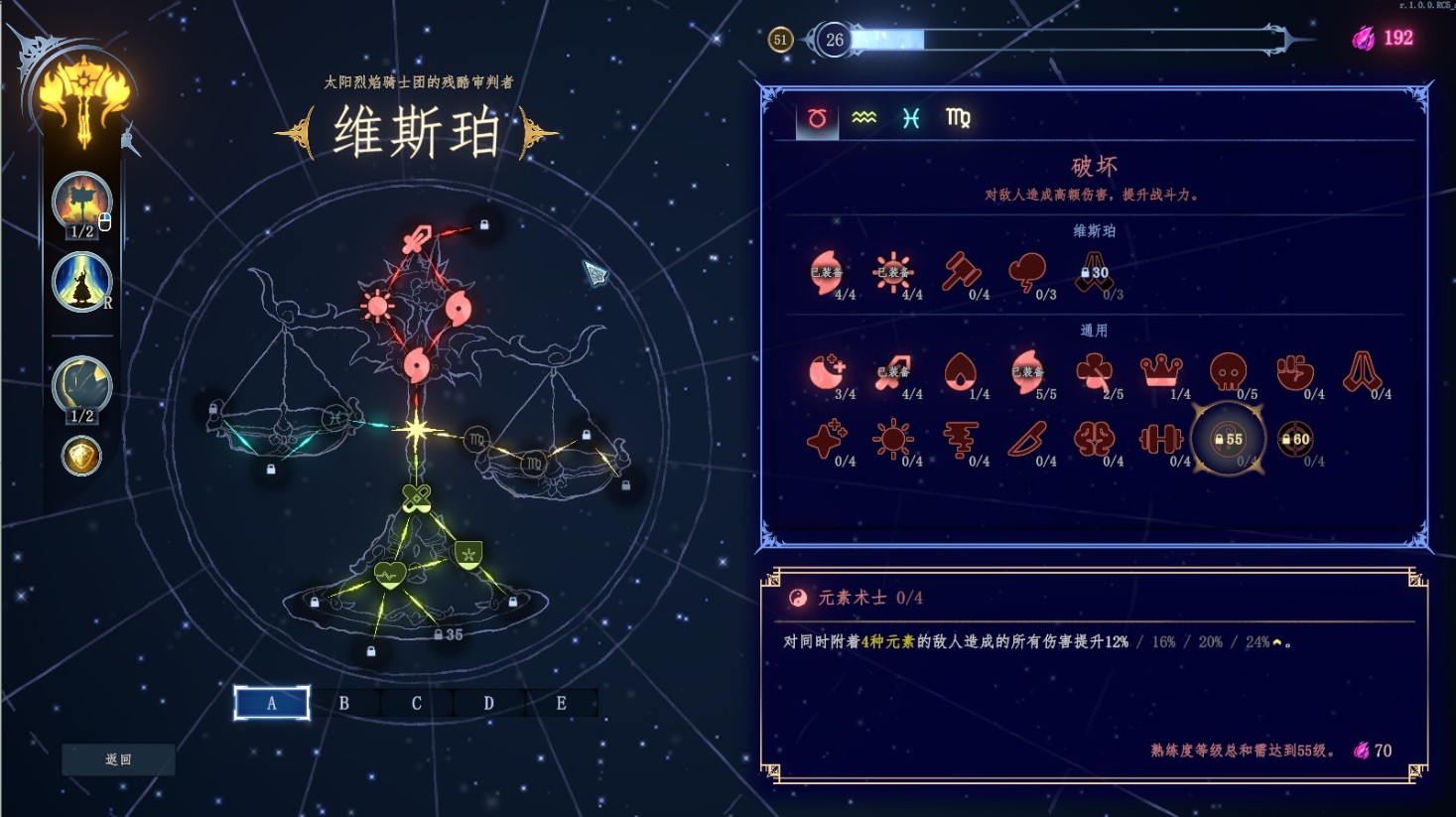Switch to loadout preset E
This screenshot has height=817, width=1456.
[x=561, y=703]
